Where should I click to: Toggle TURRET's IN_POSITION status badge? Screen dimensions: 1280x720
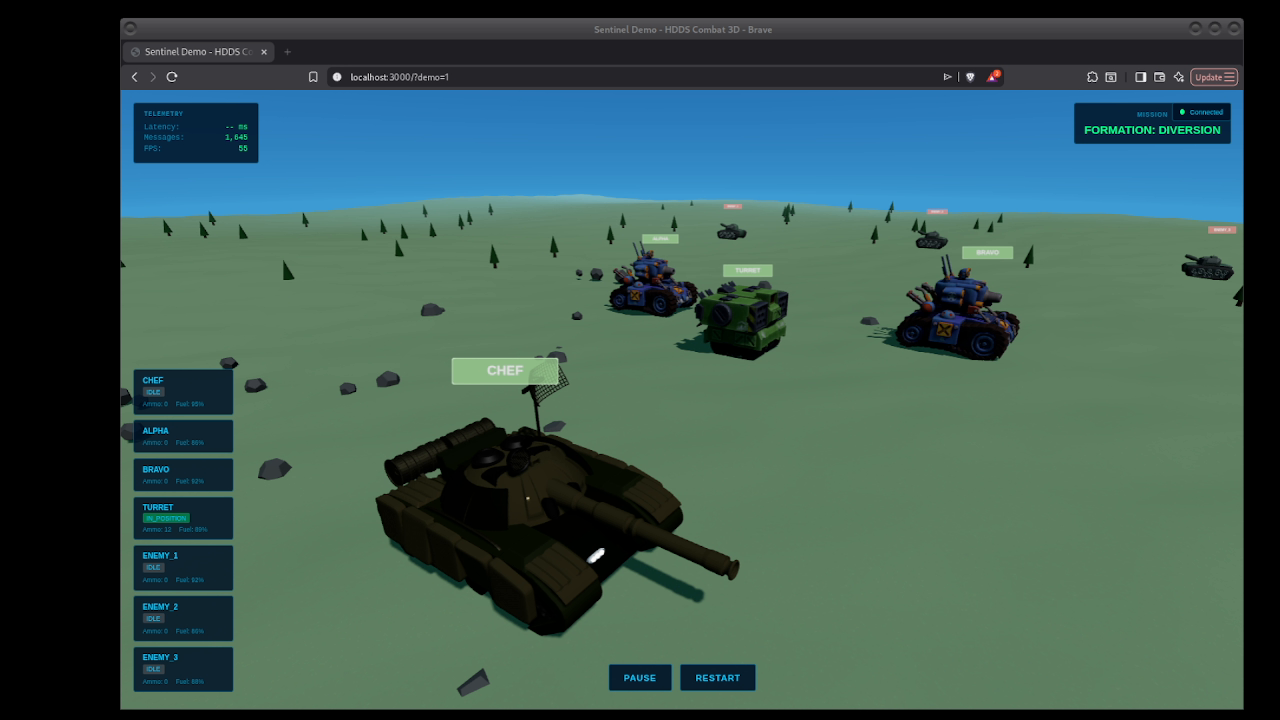point(165,517)
